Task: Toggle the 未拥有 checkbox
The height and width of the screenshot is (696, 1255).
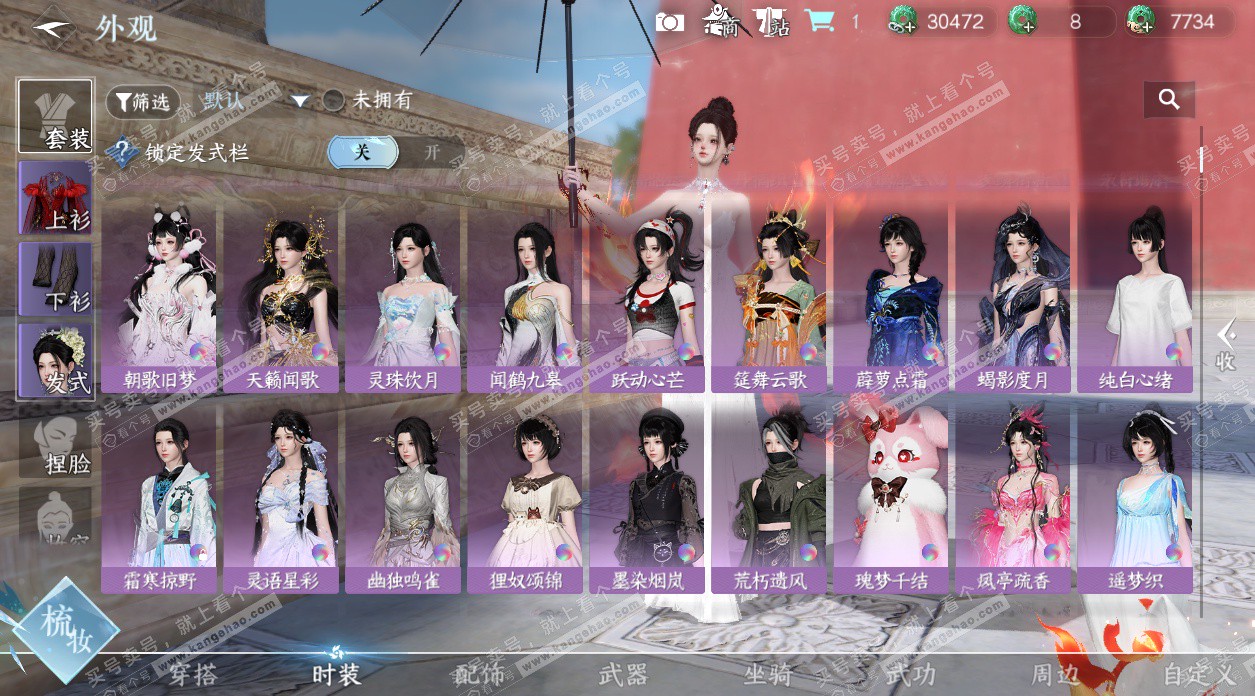Action: click(334, 100)
